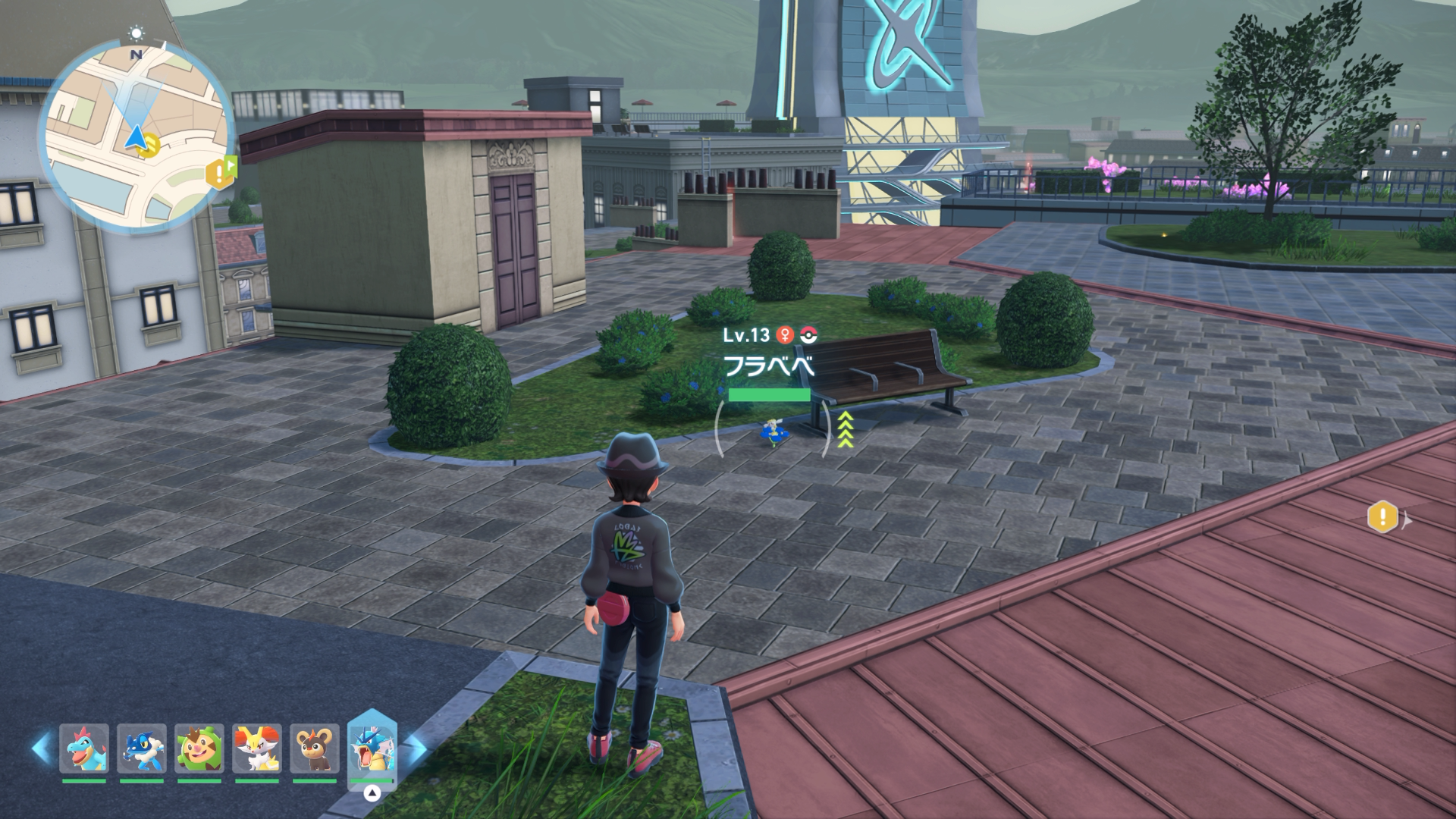Select the Litleo party slot

click(x=315, y=748)
